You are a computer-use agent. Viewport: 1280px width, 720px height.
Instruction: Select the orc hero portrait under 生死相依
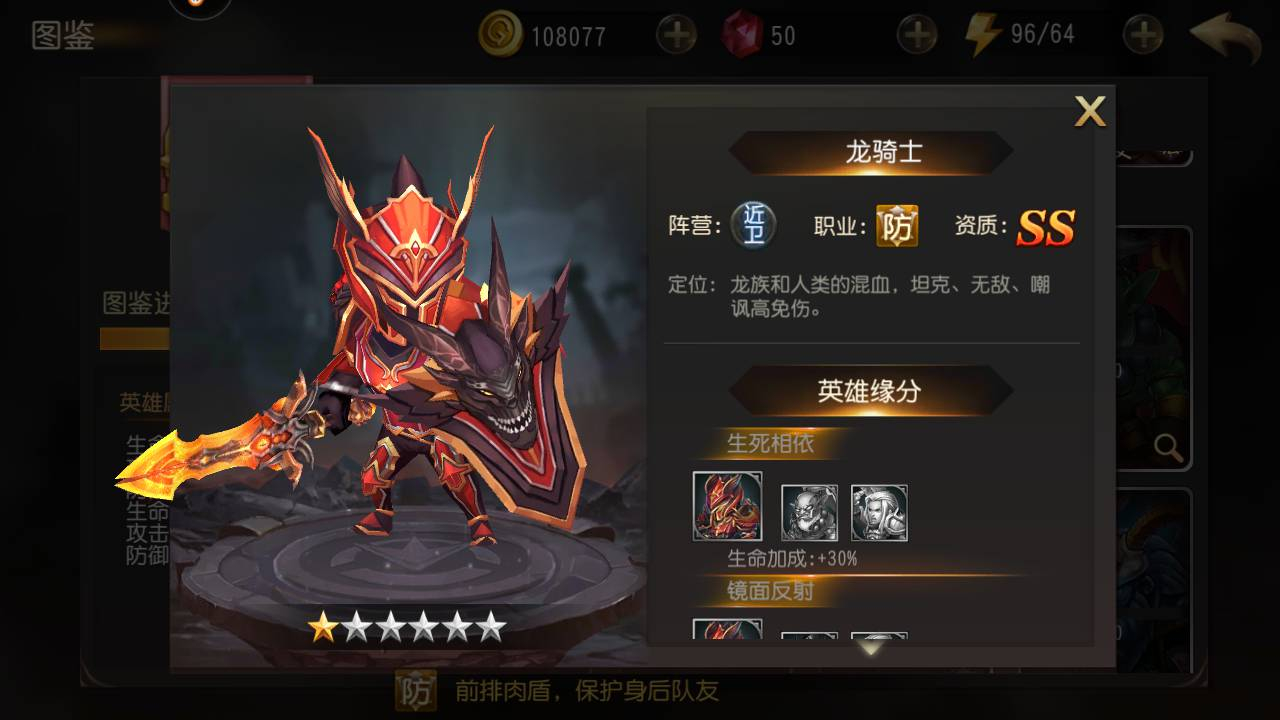click(x=809, y=513)
